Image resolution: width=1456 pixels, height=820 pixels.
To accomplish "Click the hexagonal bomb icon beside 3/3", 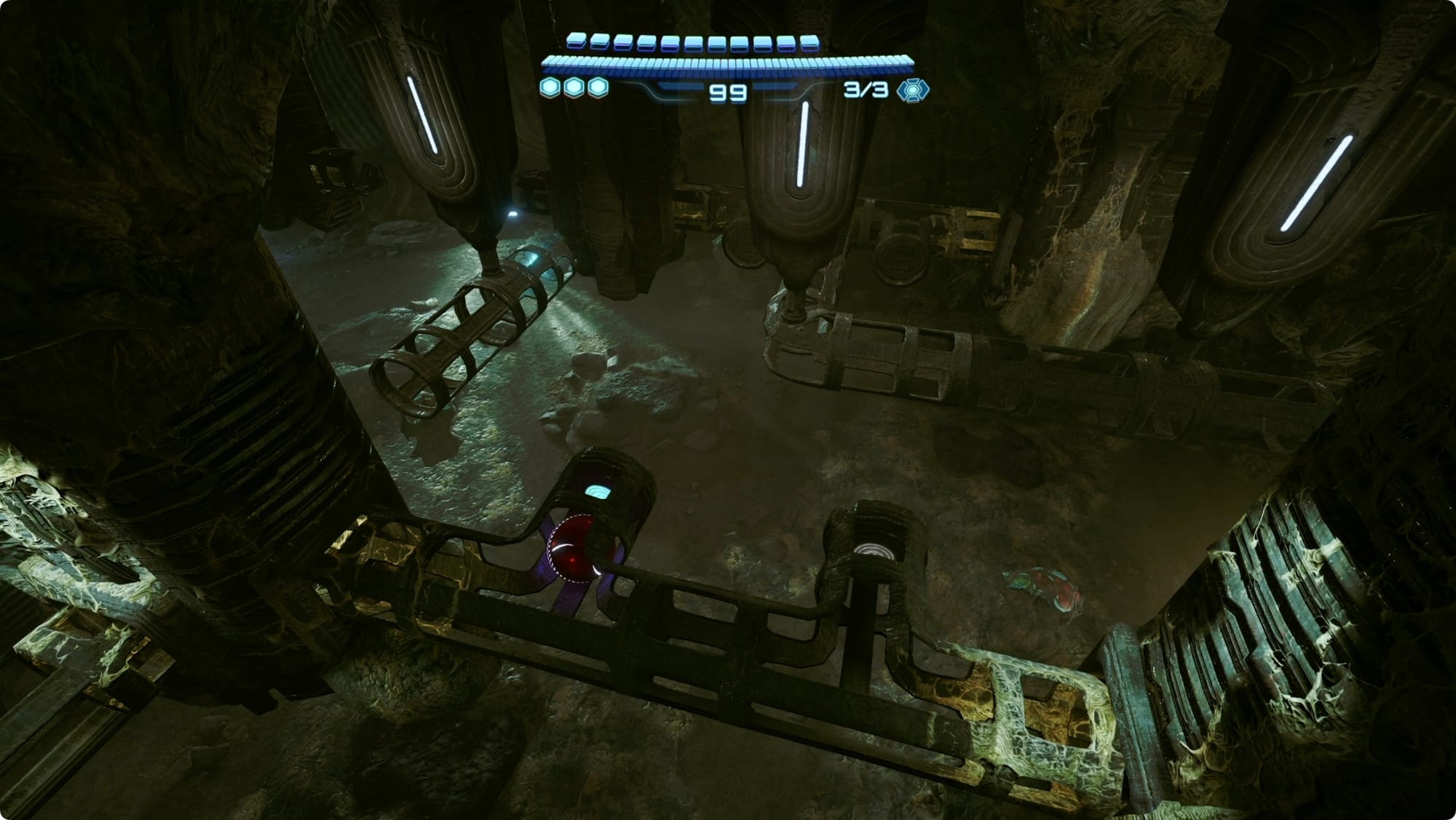I will (912, 90).
